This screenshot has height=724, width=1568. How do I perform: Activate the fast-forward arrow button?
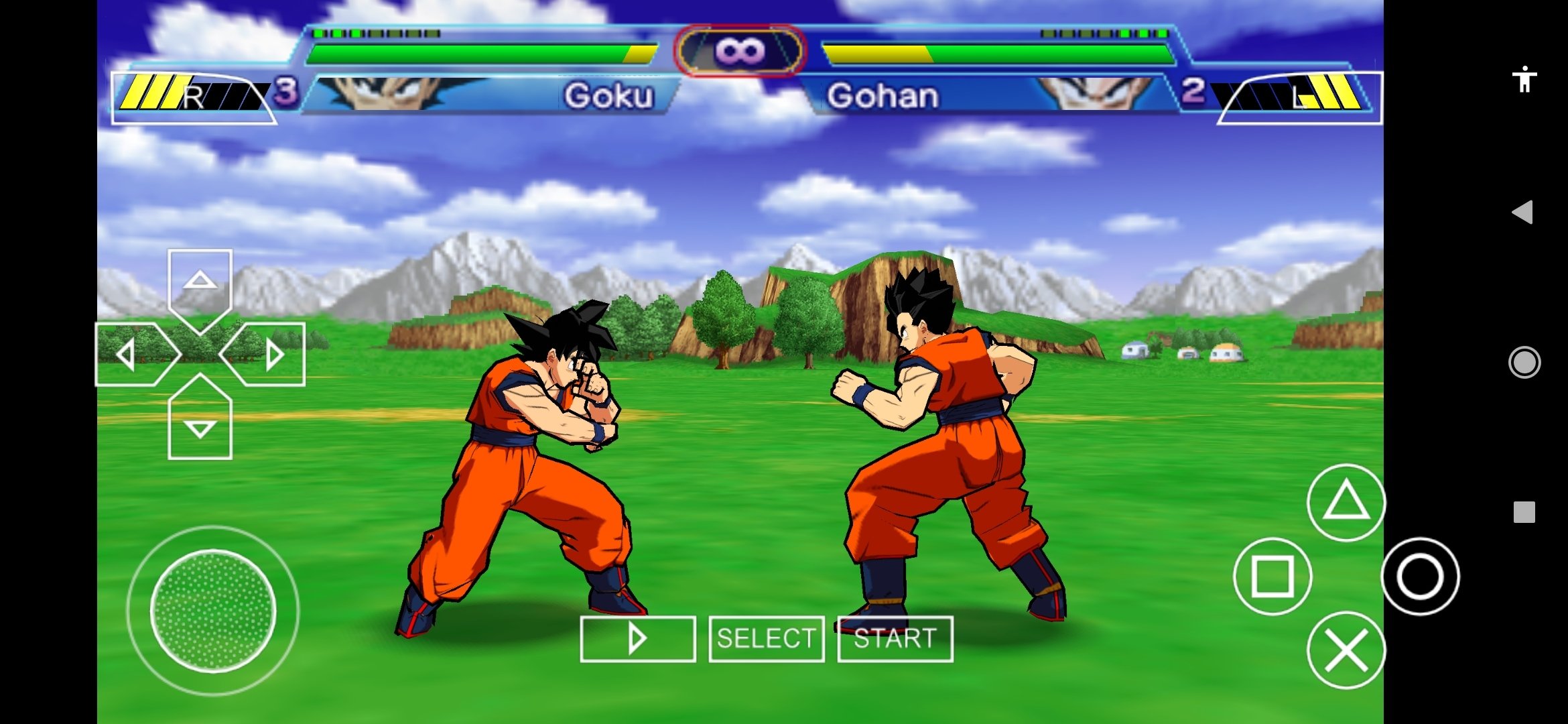(638, 639)
